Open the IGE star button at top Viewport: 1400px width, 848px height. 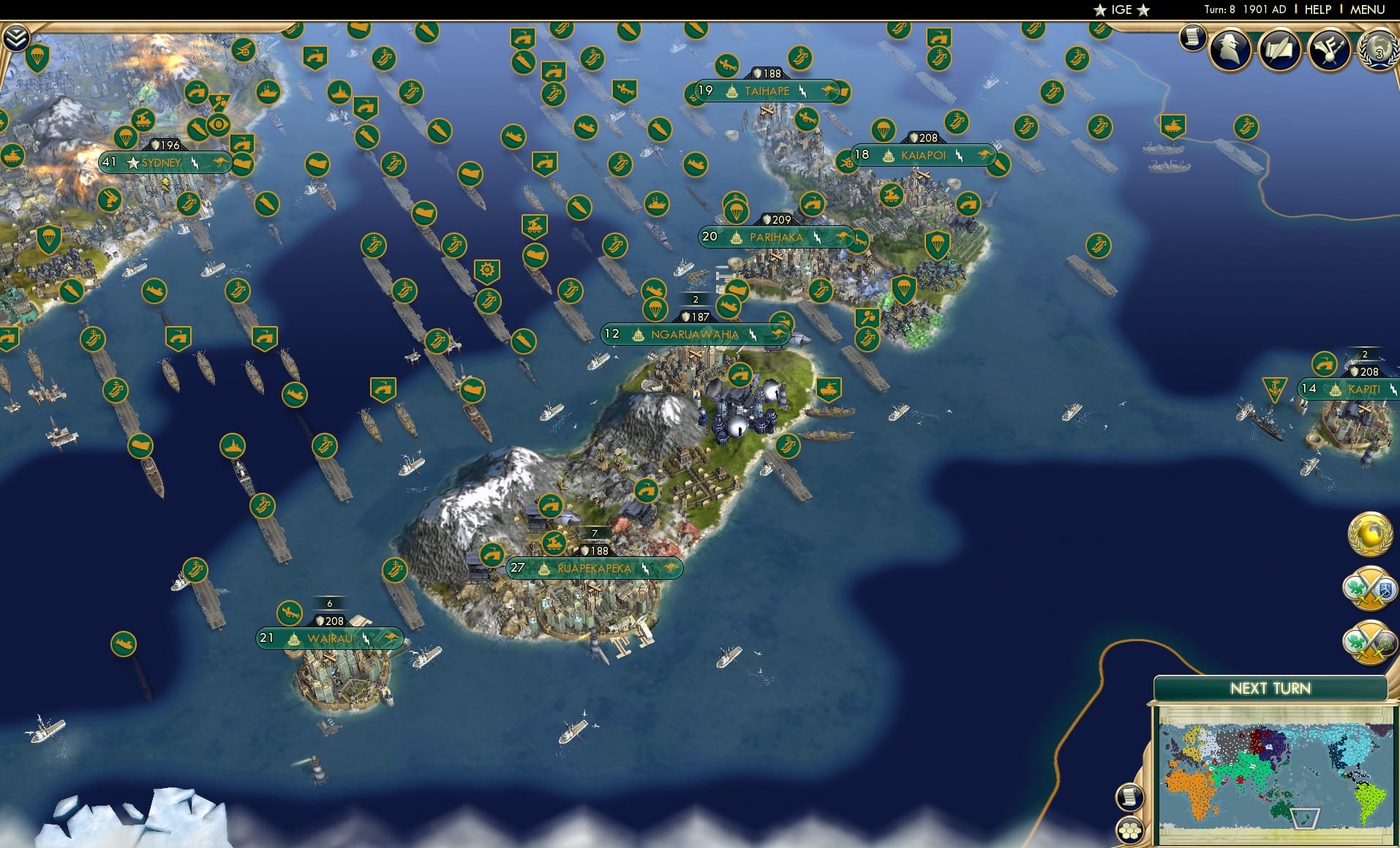tap(1123, 10)
